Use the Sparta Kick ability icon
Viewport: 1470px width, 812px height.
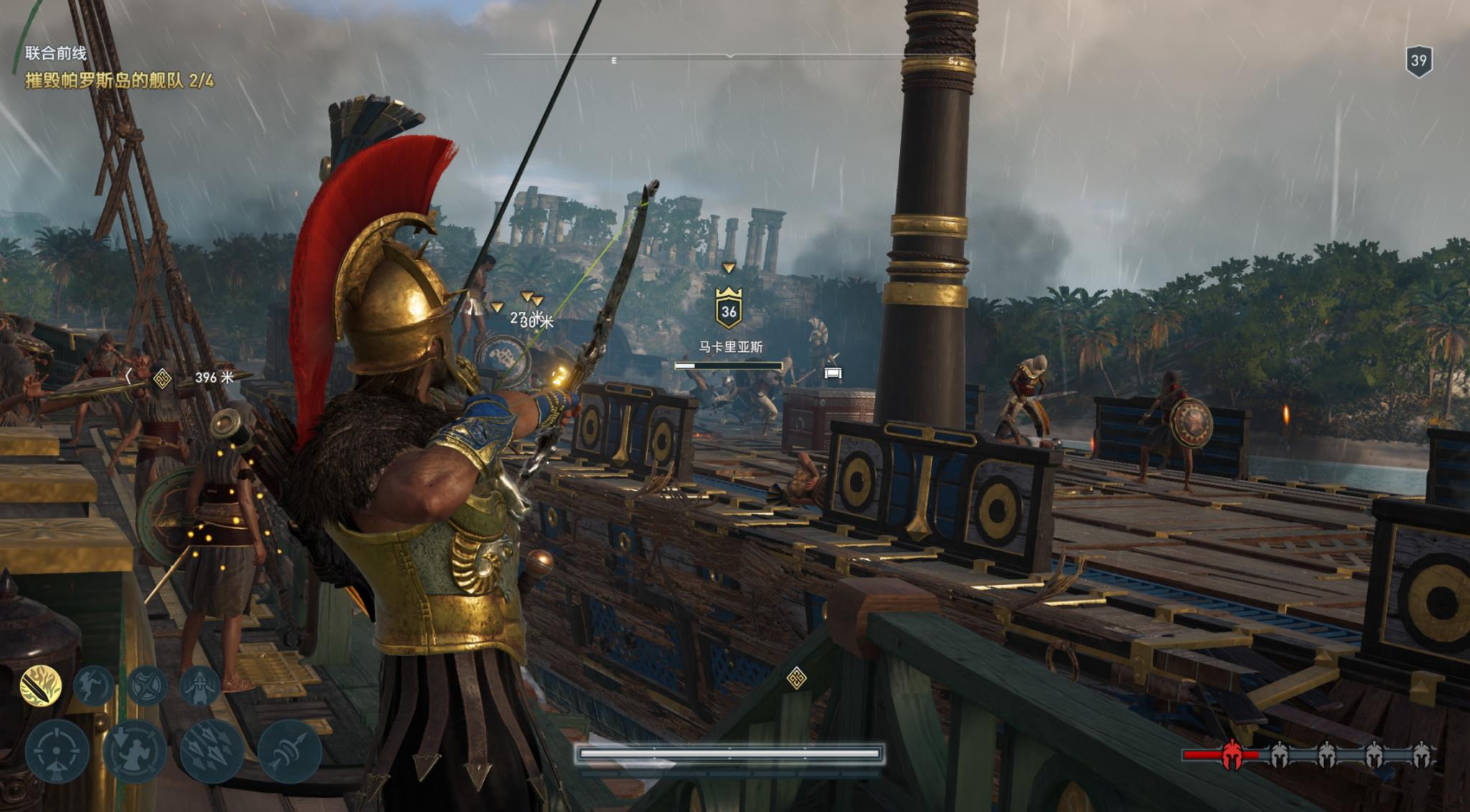pos(94,686)
